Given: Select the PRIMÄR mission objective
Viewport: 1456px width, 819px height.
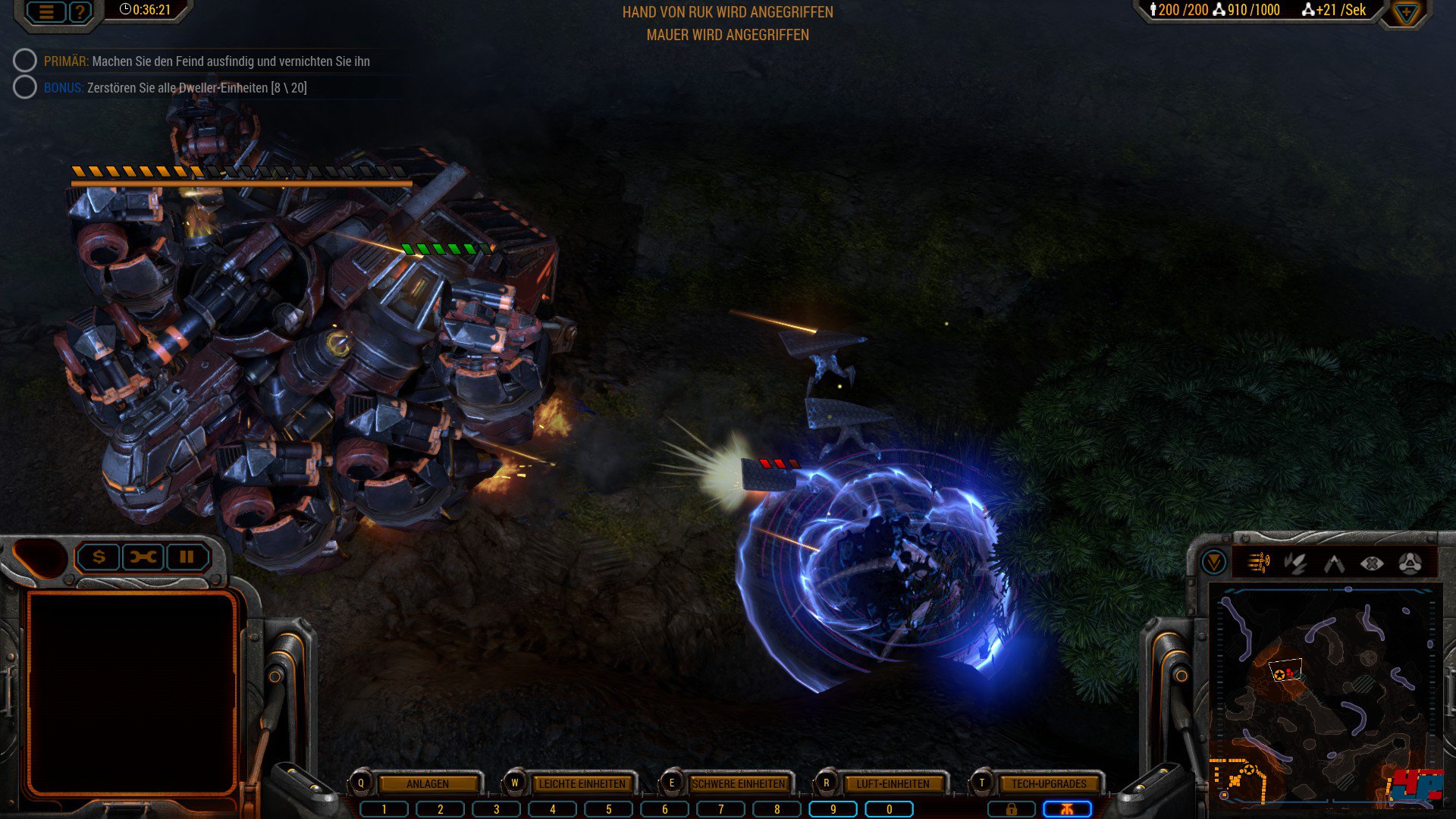Looking at the screenshot, I should point(206,61).
